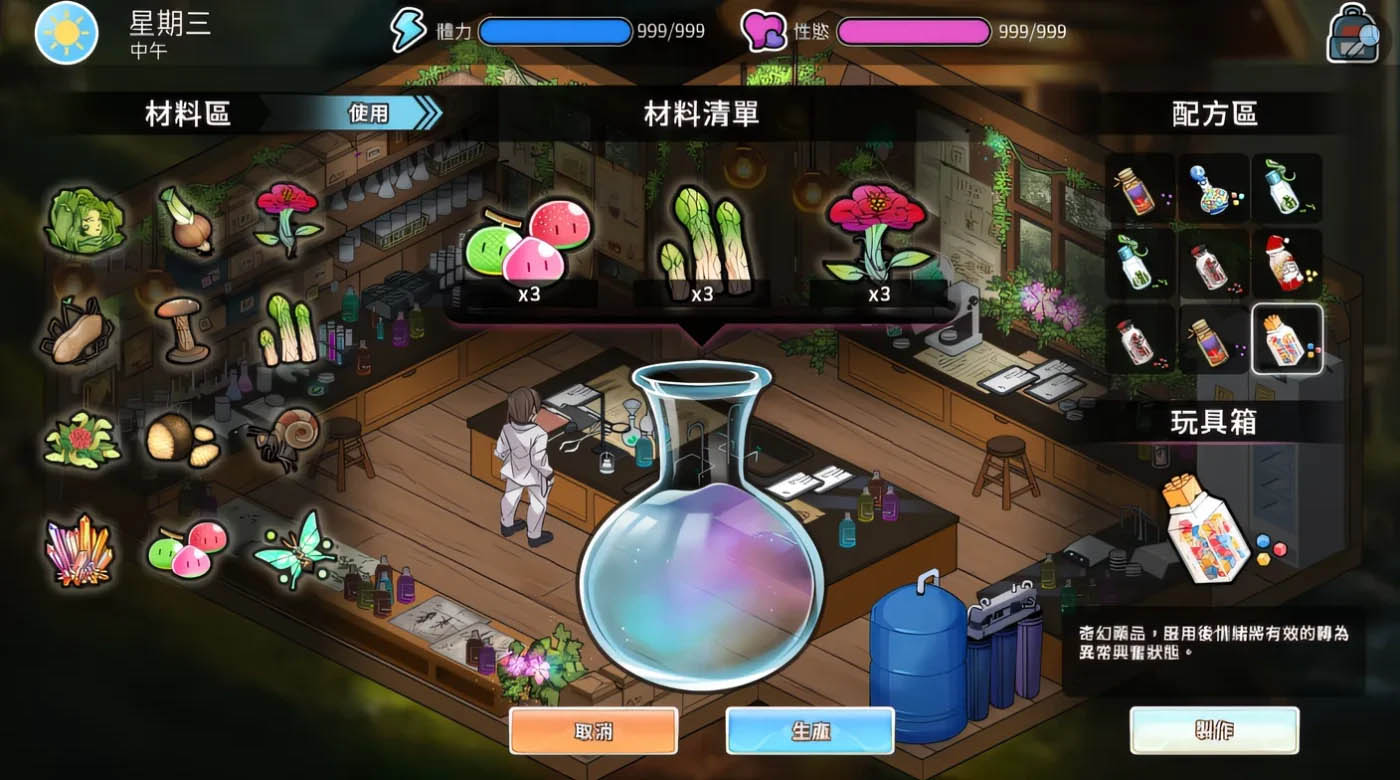Select the cabbage ingredient in the materials panel
Screen dimensions: 1400x780
(85, 220)
